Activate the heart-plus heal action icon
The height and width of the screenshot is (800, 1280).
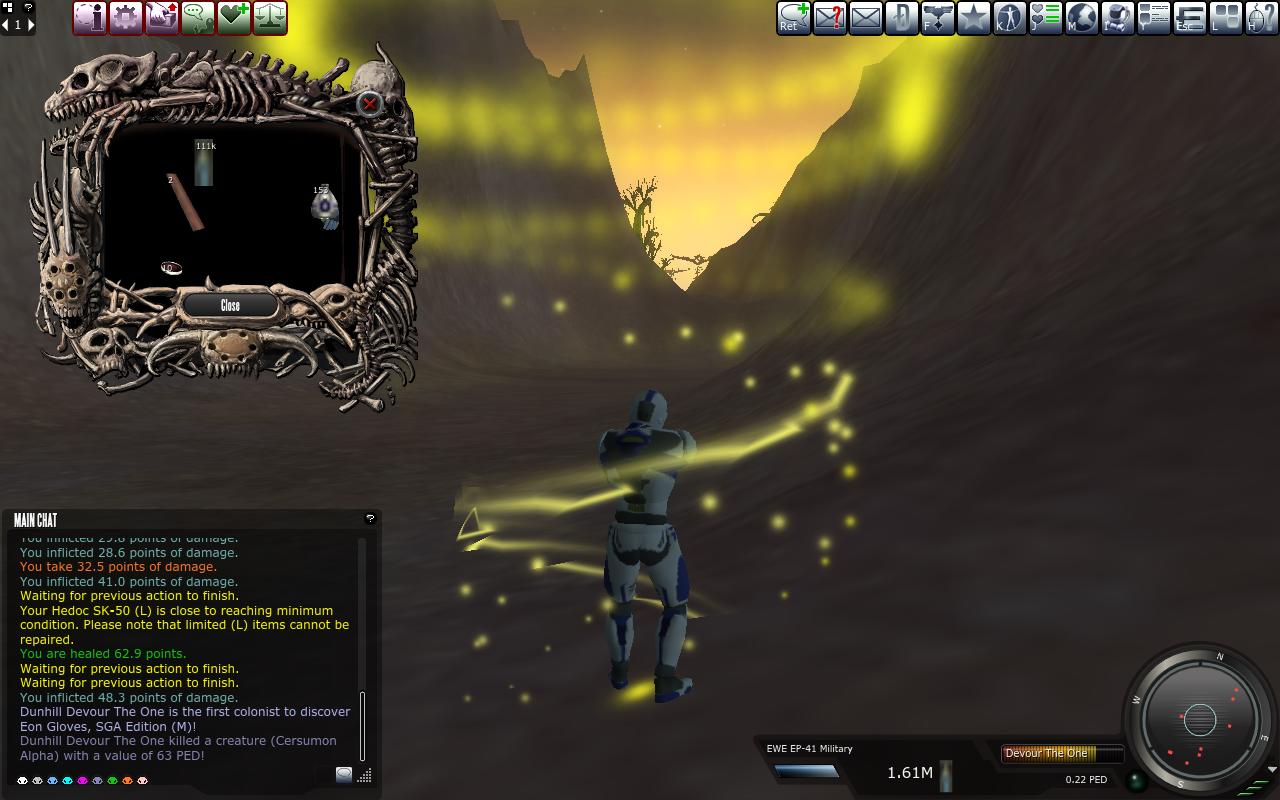[234, 18]
